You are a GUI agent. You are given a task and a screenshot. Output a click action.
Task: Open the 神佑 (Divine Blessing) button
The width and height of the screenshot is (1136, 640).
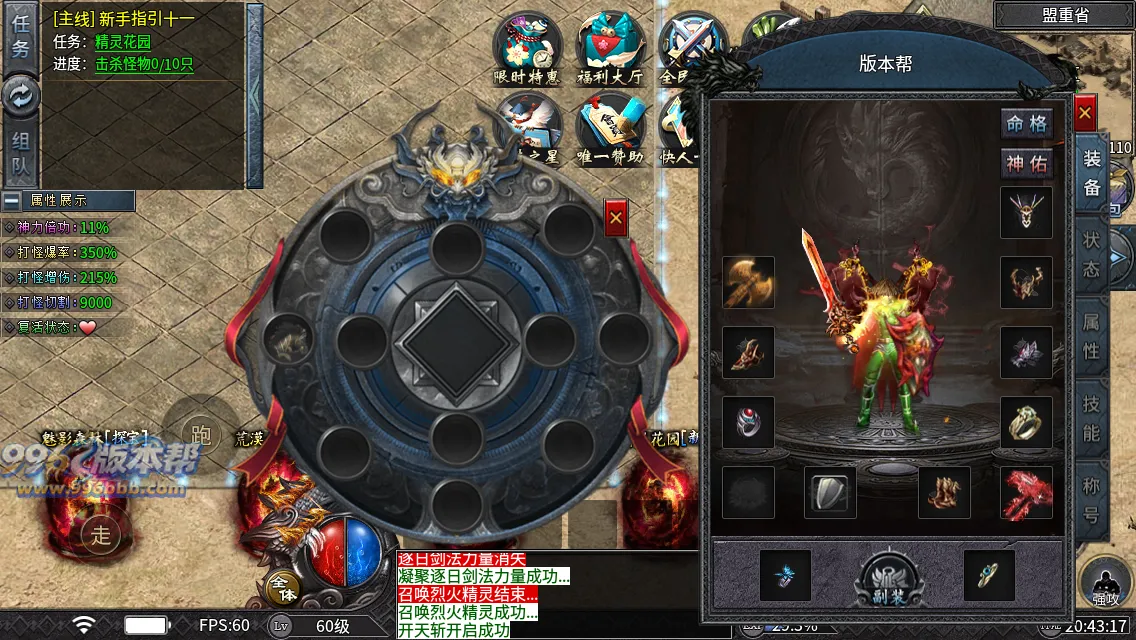[x=1026, y=164]
